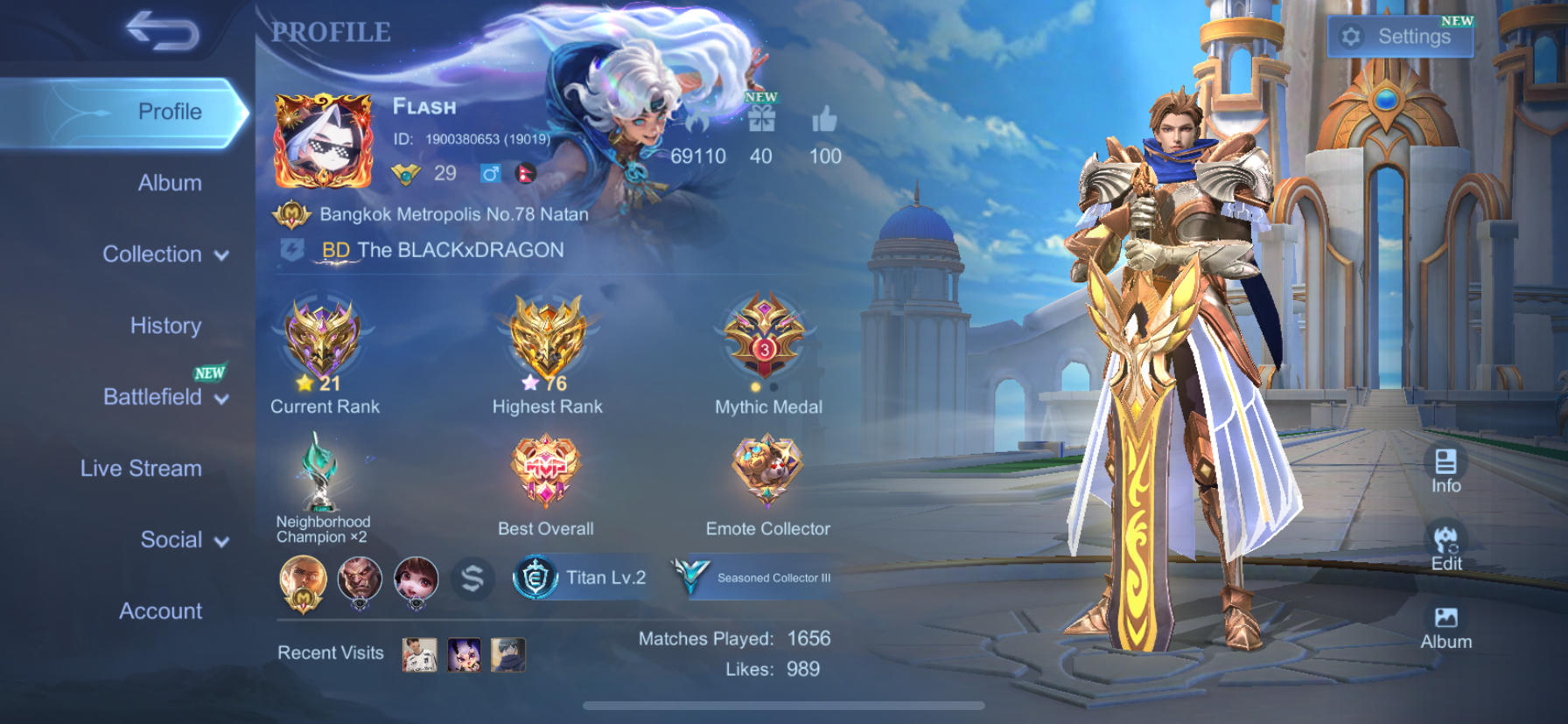Click the Info icon on the right

1445,461
